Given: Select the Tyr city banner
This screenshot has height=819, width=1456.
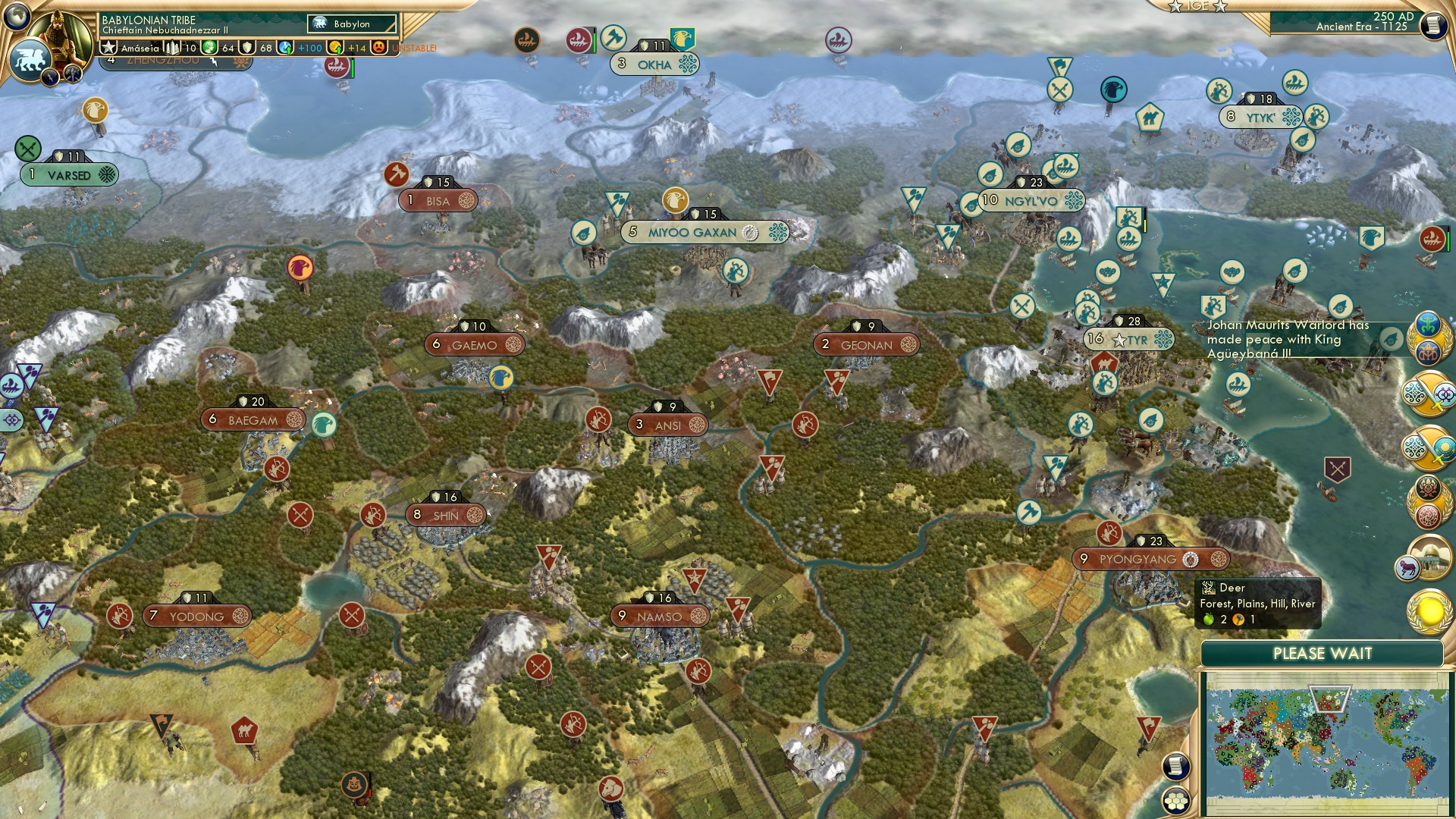Looking at the screenshot, I should (1128, 339).
